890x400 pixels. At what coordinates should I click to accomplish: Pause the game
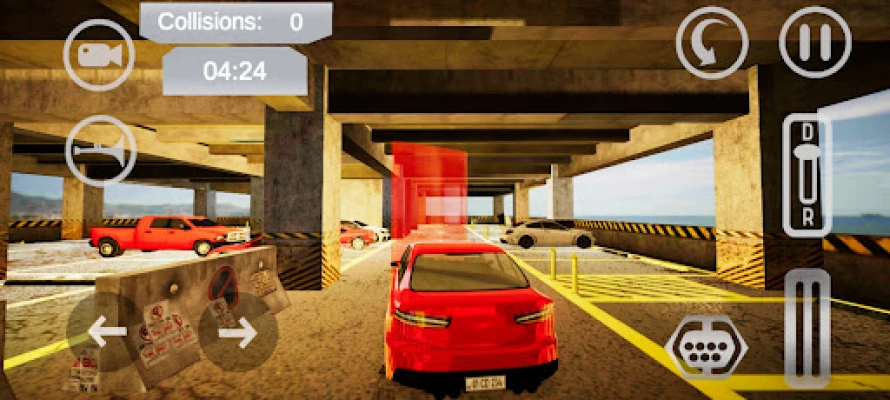[x=815, y=43]
